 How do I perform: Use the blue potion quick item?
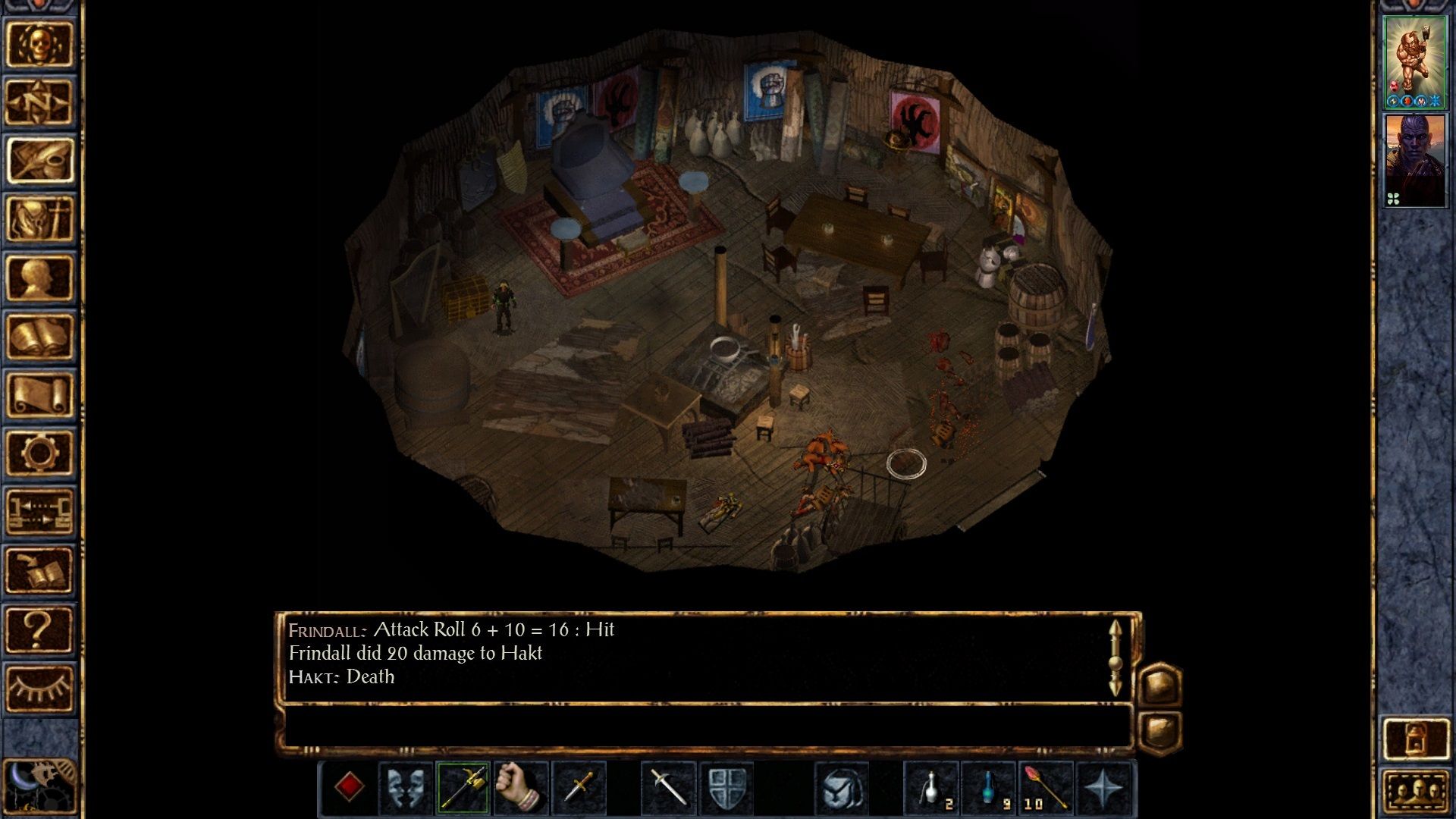click(989, 787)
